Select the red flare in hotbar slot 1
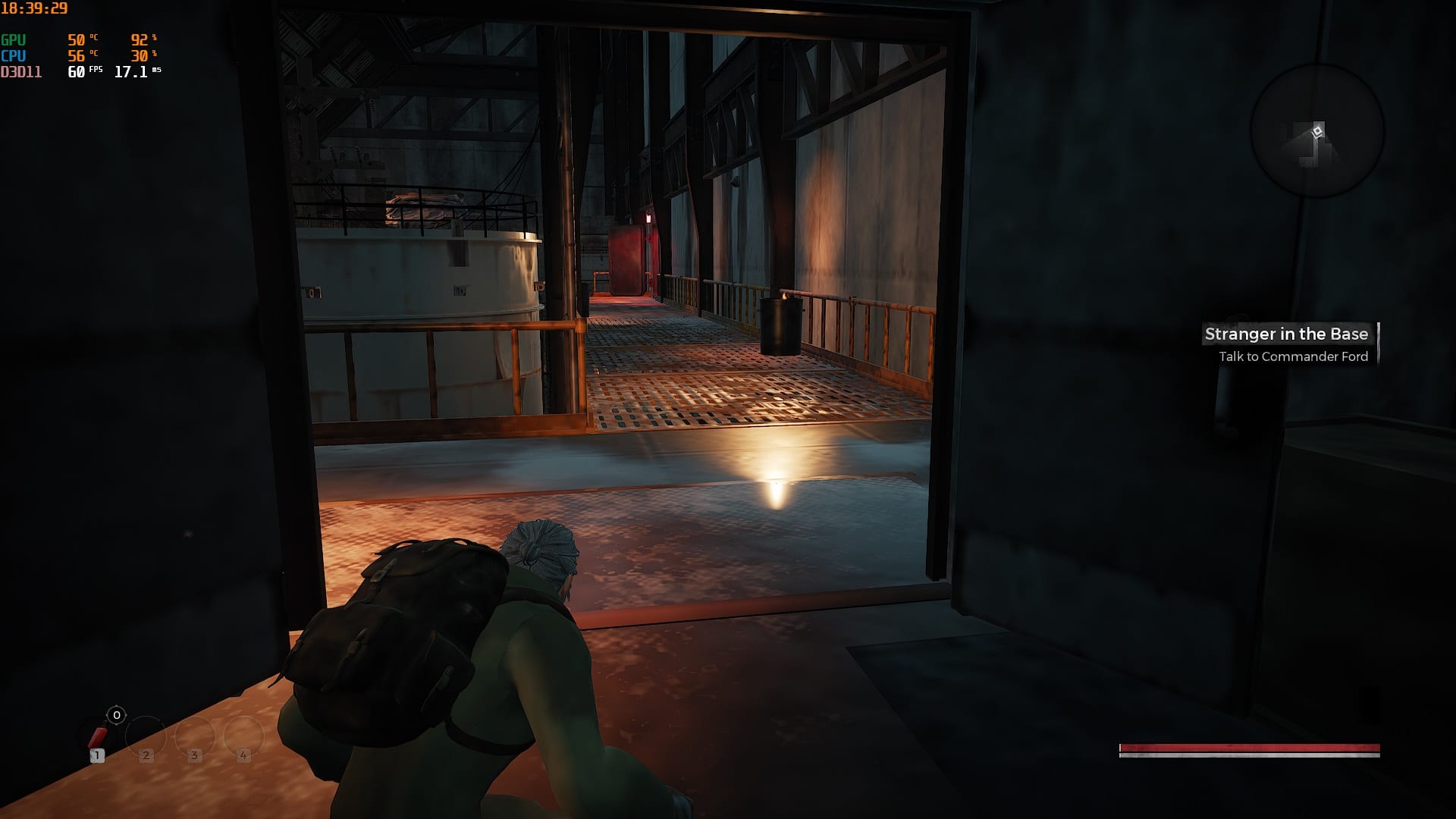This screenshot has height=819, width=1456. [x=98, y=736]
